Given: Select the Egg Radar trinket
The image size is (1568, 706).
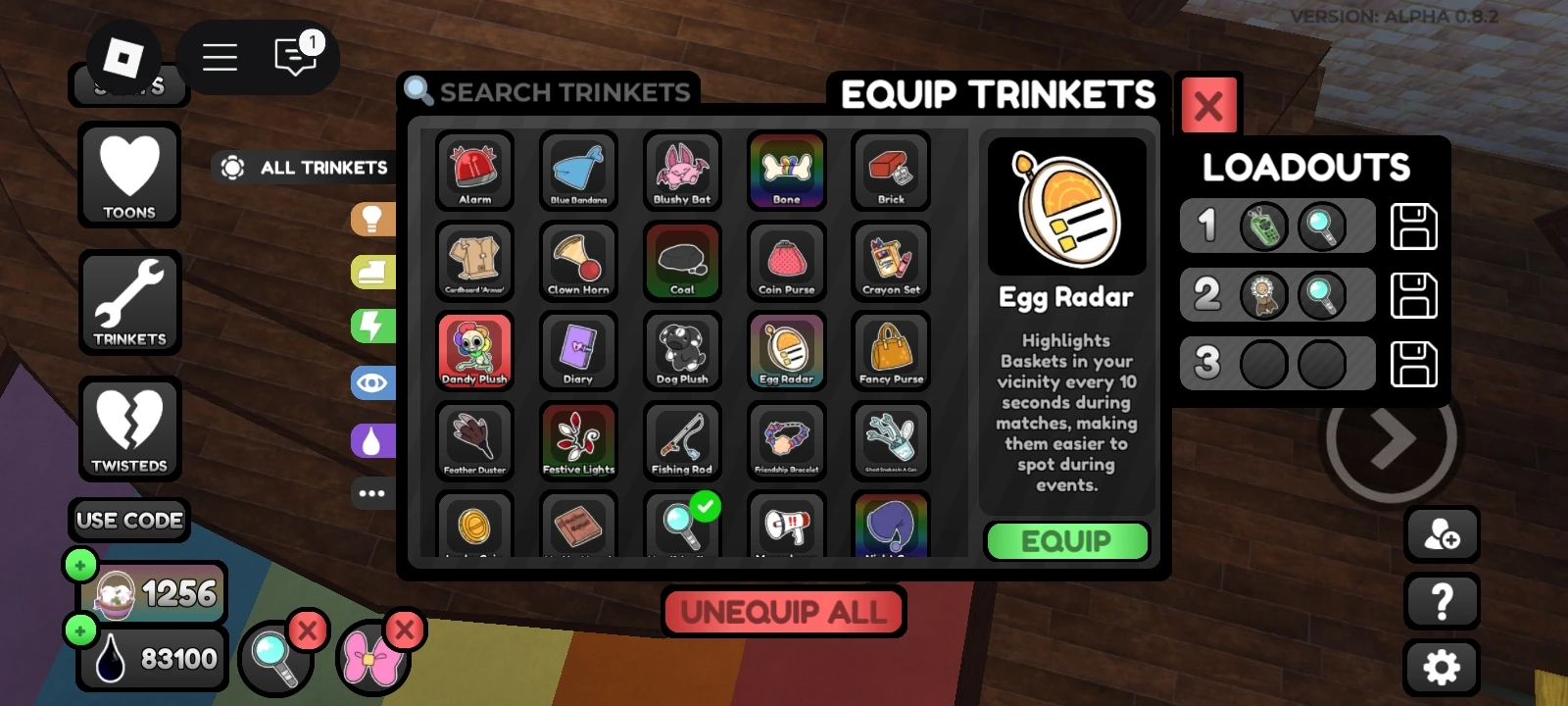Looking at the screenshot, I should coord(786,350).
